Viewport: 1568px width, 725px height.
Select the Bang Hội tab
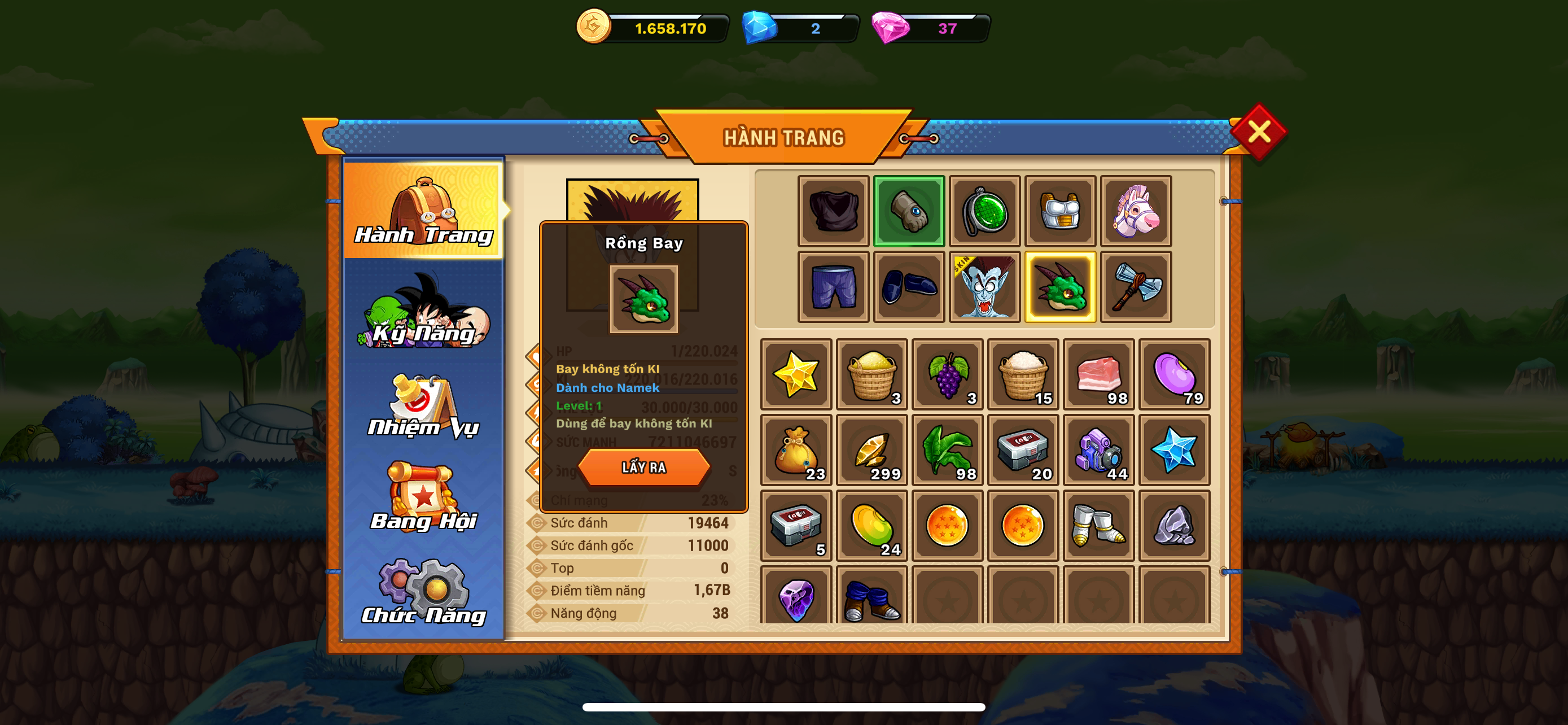coord(424,498)
